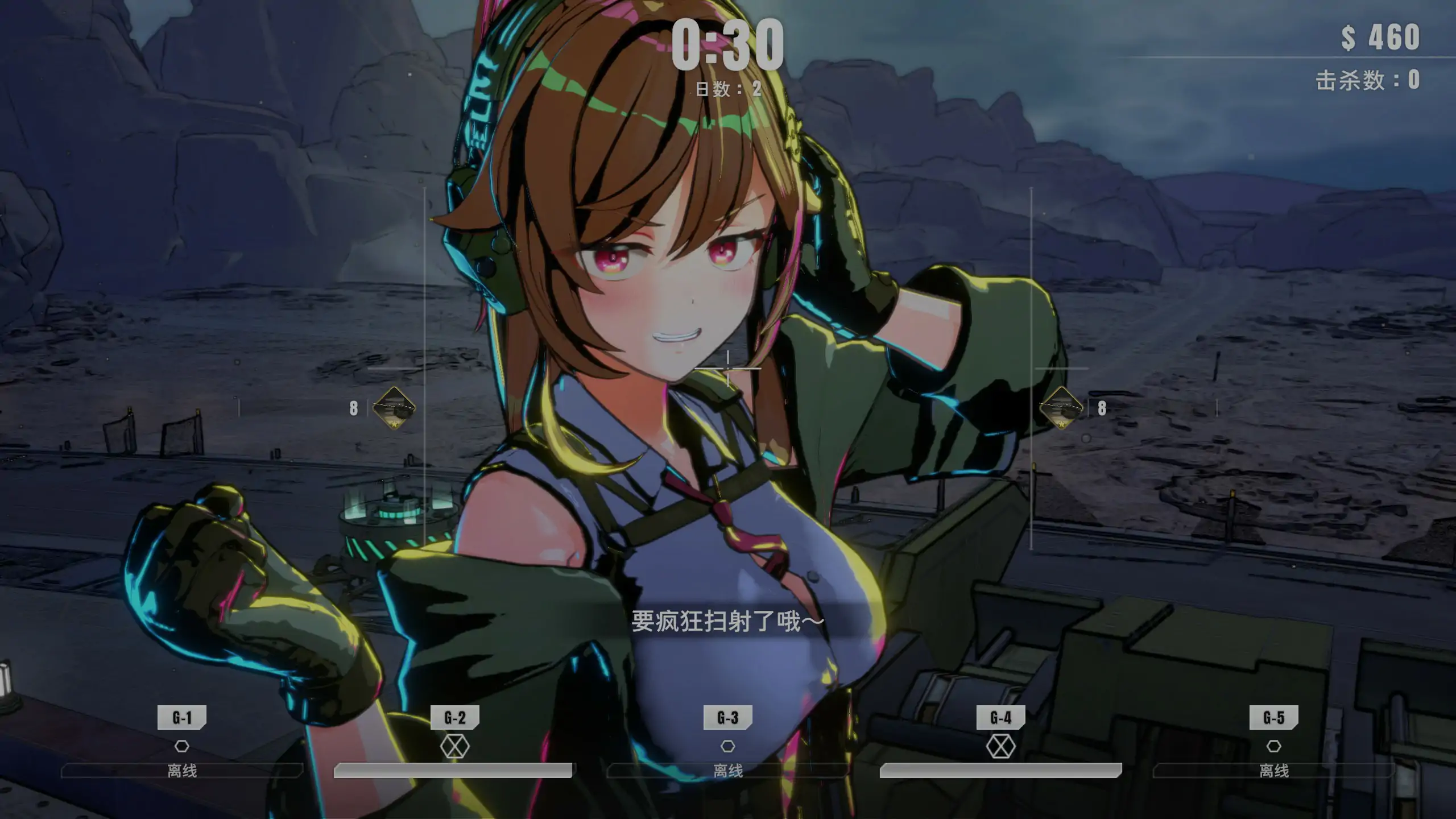Select the G-2 turret label
The width and height of the screenshot is (1456, 819).
[x=455, y=718]
